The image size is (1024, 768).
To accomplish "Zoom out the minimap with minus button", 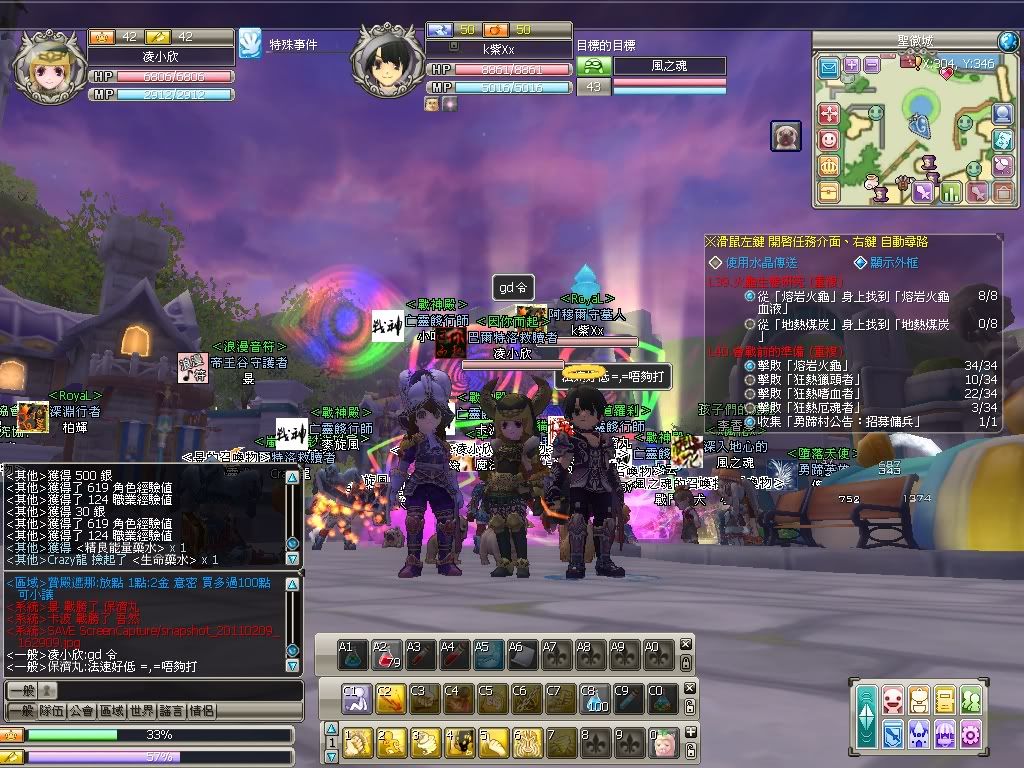I will pyautogui.click(x=871, y=65).
